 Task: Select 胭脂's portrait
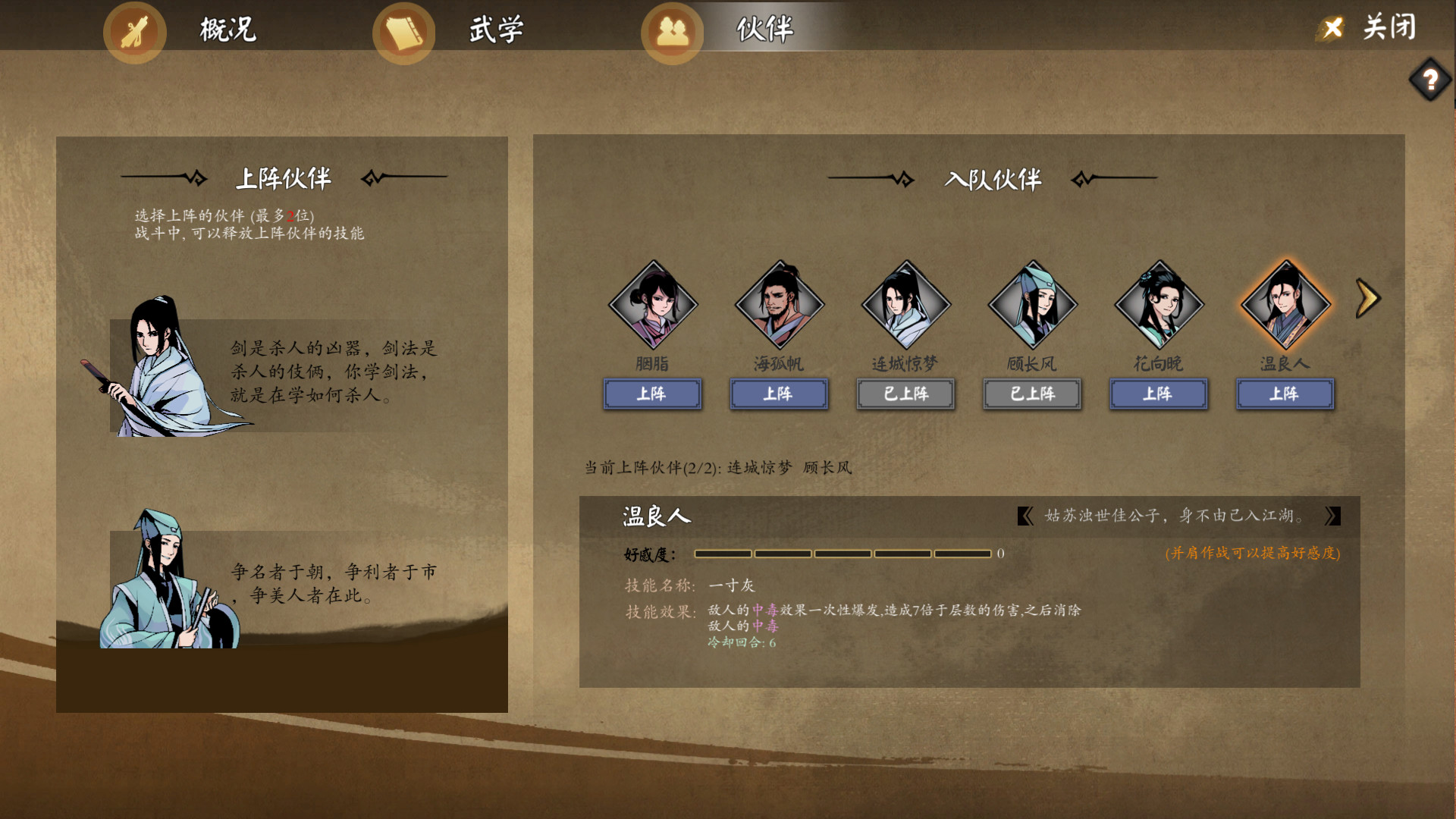(x=654, y=306)
